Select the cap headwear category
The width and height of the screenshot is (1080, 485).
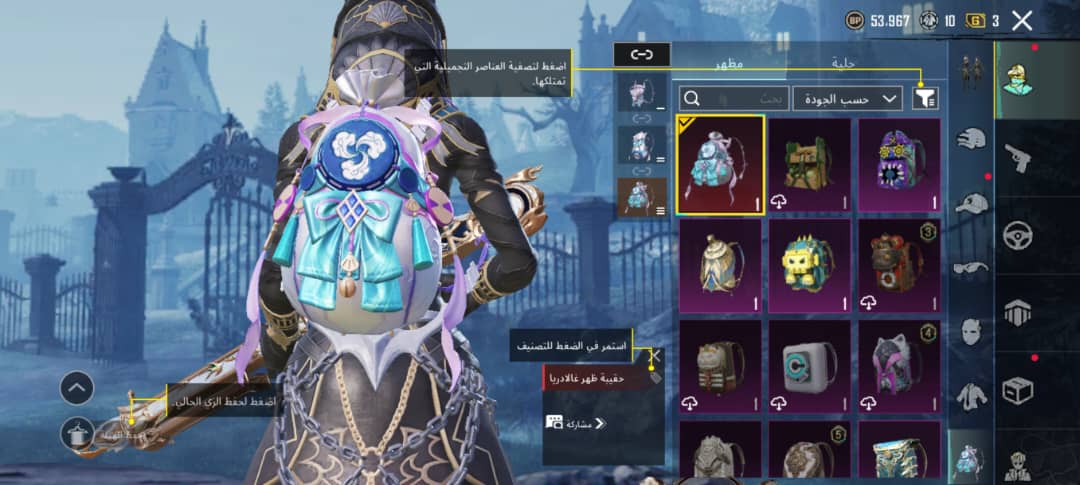click(x=970, y=203)
